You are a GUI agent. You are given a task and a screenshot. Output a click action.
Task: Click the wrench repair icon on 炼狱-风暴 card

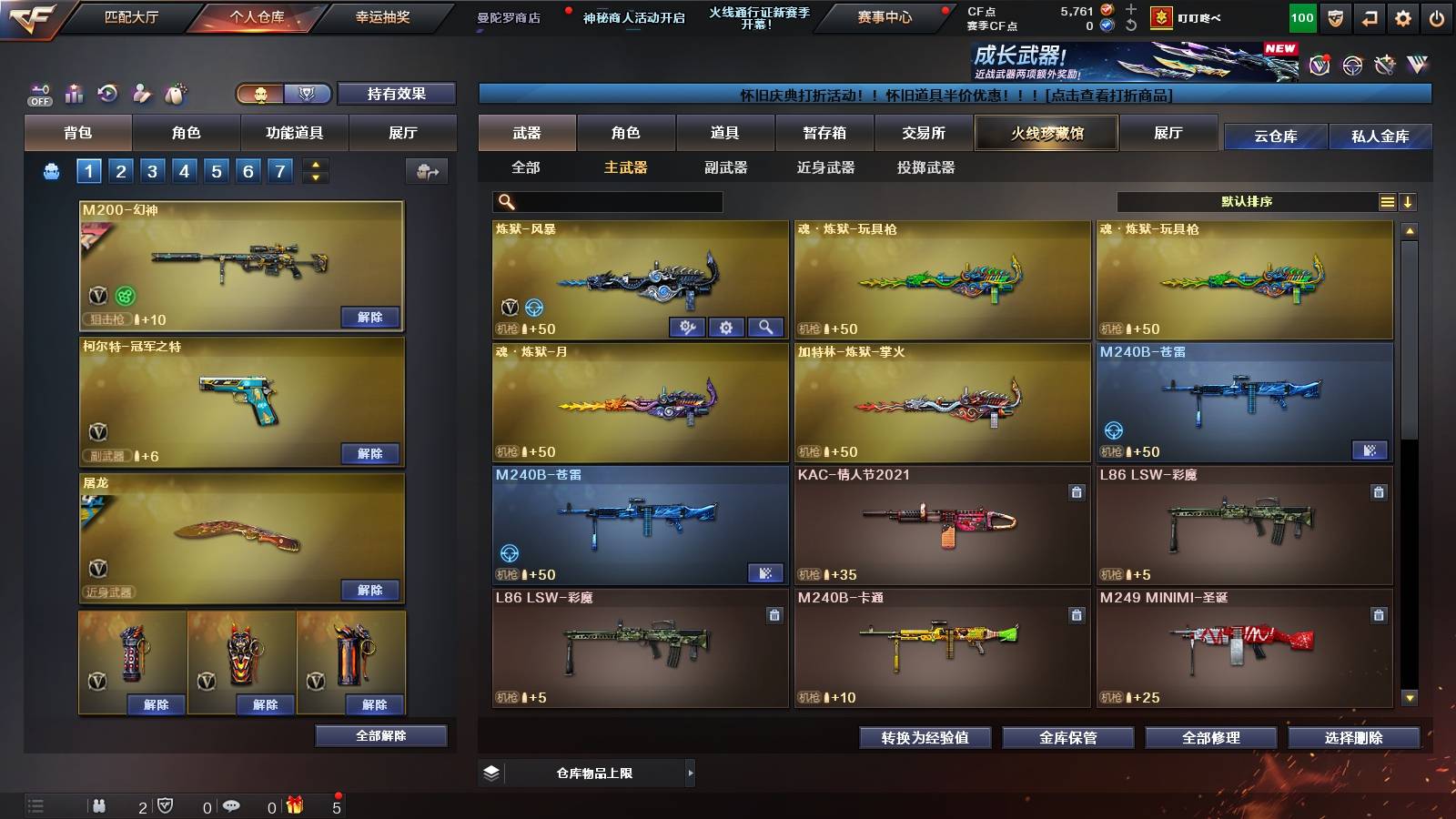click(x=686, y=329)
